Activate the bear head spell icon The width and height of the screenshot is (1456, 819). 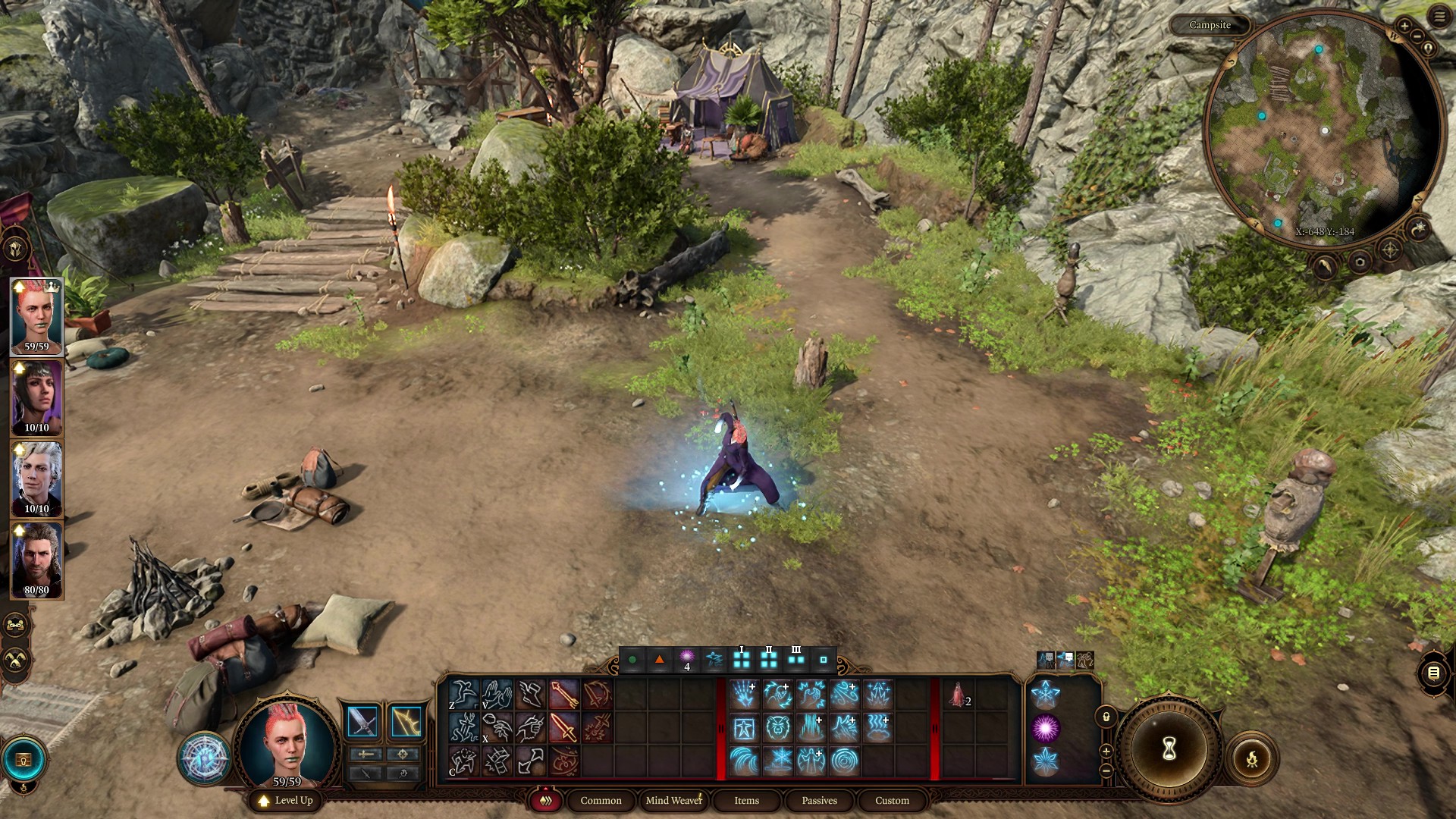[777, 728]
